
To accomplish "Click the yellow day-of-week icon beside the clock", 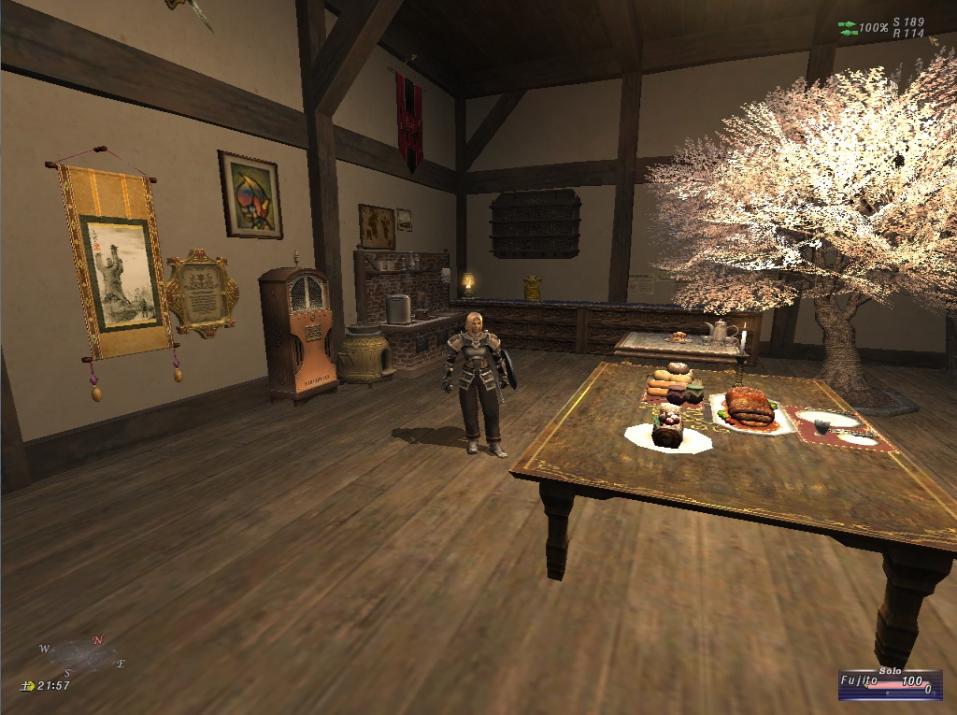I will [27, 686].
